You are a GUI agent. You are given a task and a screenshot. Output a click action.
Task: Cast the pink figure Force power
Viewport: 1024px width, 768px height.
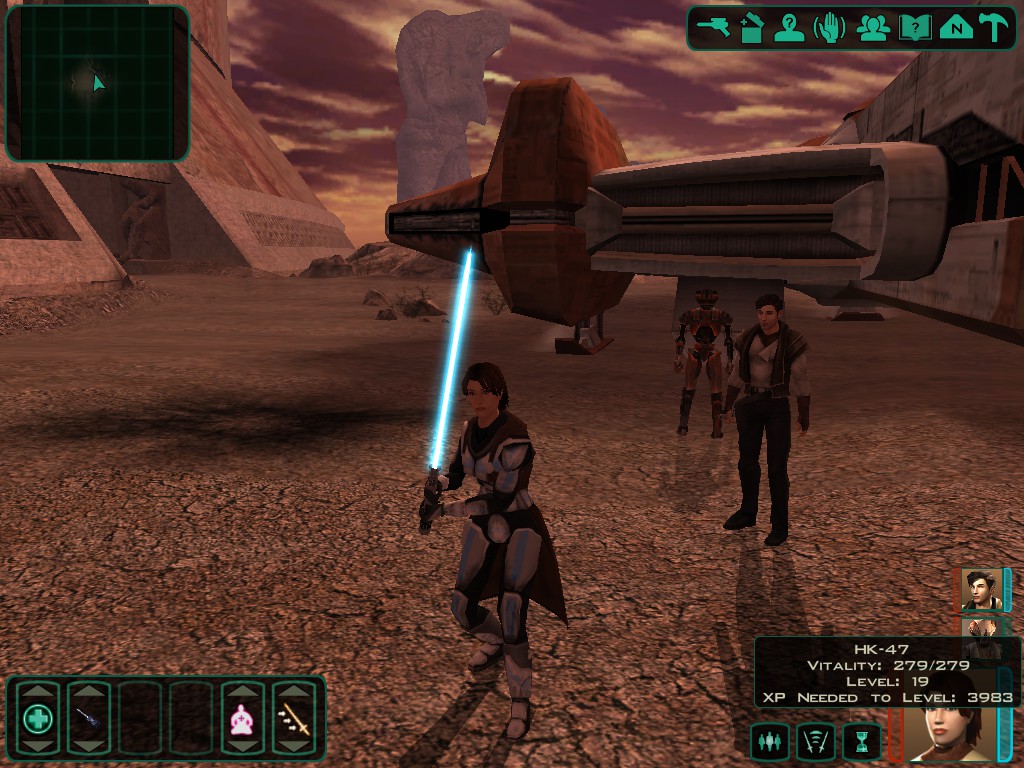[242, 718]
